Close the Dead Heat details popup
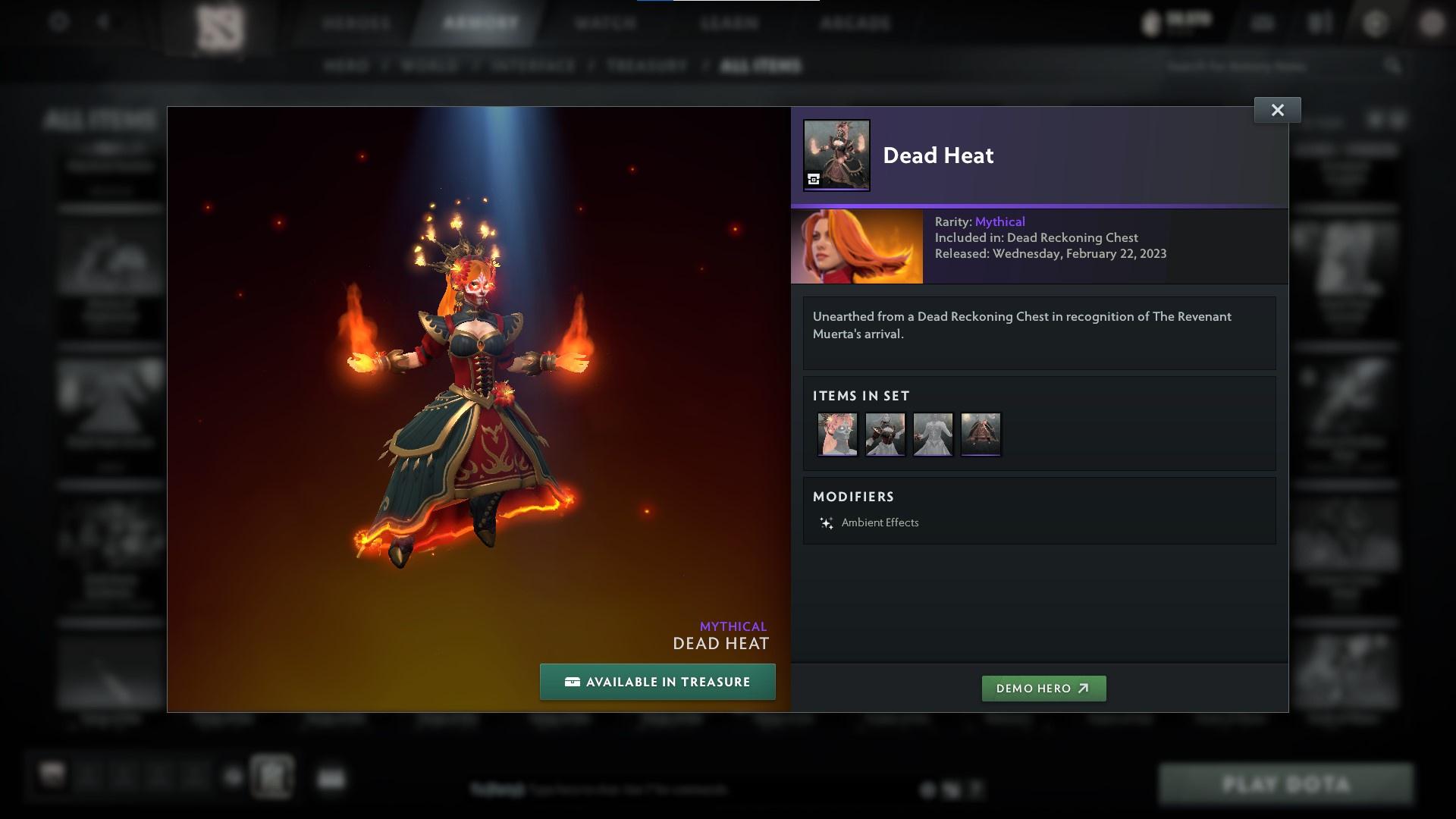 pos(1277,109)
